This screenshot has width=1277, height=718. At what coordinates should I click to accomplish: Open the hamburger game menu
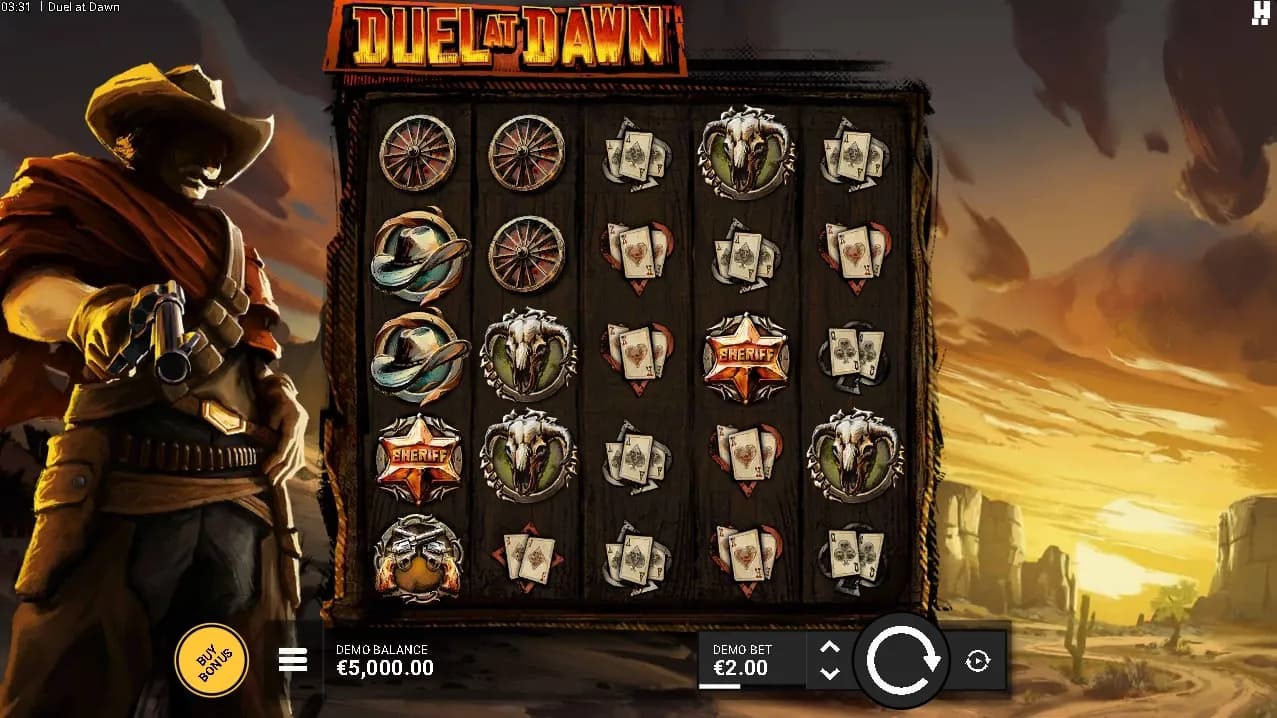[293, 660]
